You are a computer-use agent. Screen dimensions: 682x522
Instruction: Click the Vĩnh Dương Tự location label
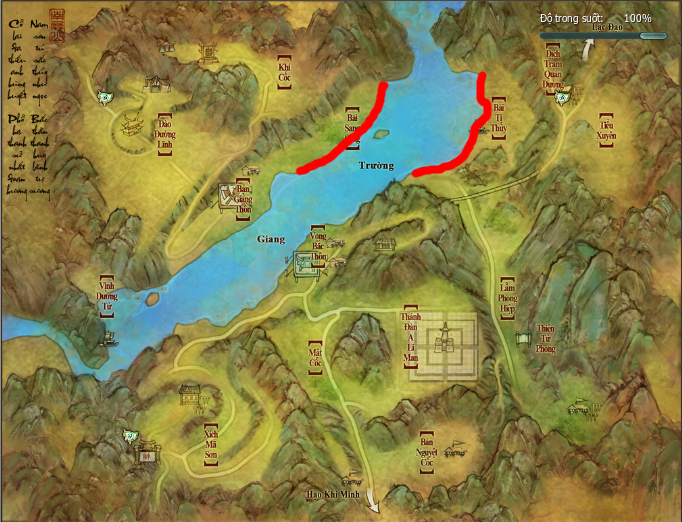tap(106, 296)
